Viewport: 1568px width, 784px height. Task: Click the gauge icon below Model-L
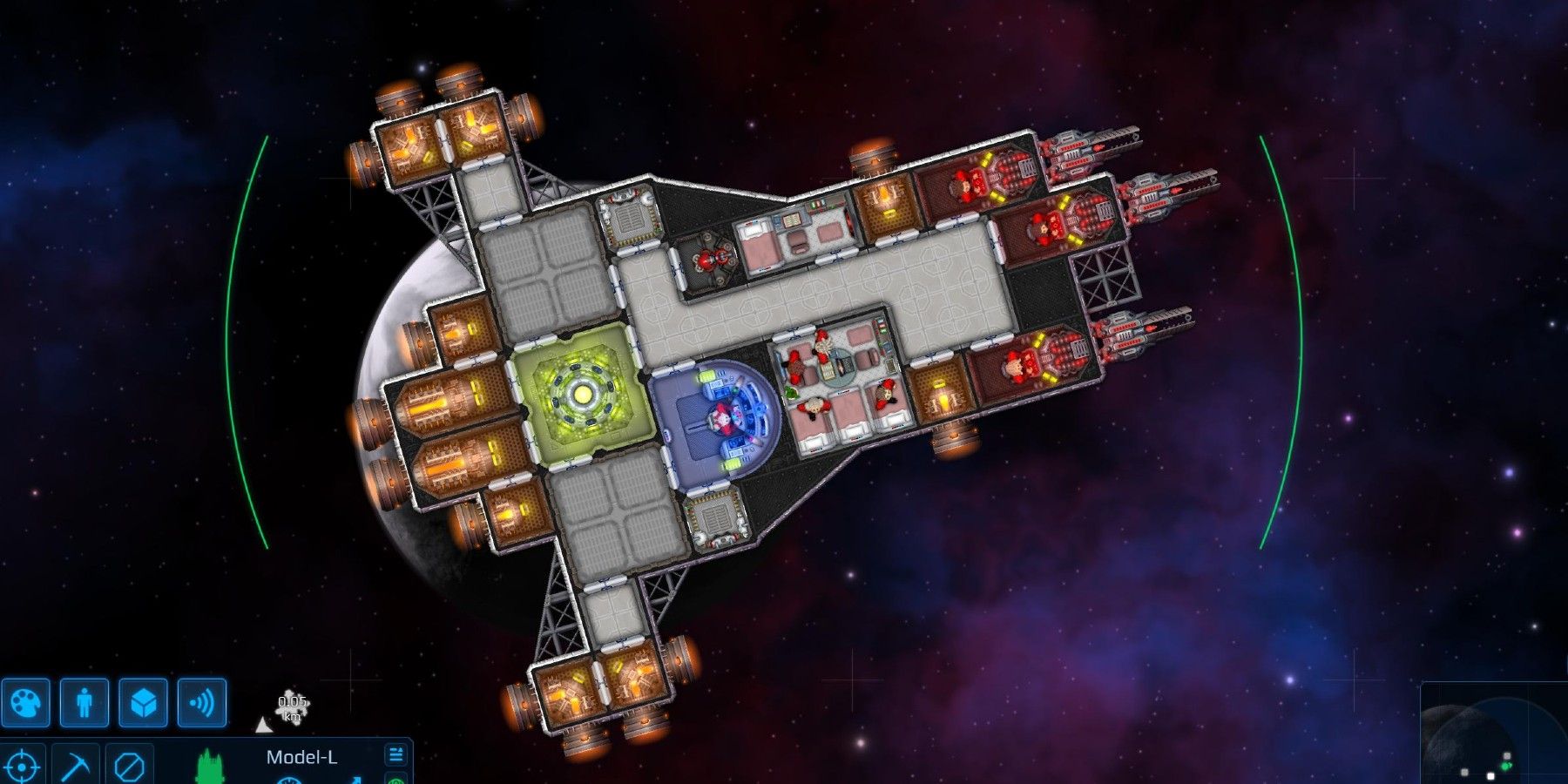(x=287, y=781)
